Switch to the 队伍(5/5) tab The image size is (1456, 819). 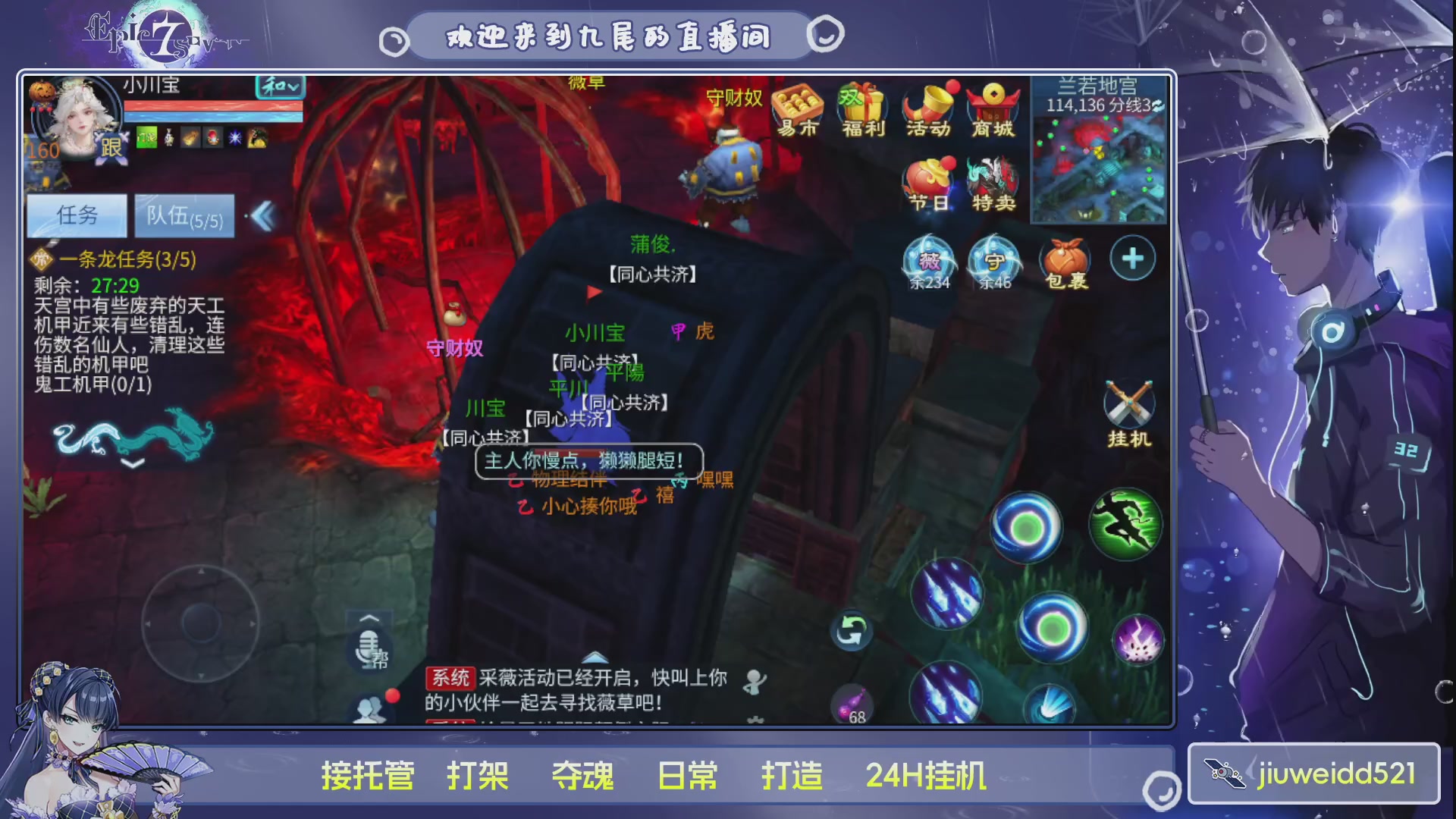coord(184,216)
